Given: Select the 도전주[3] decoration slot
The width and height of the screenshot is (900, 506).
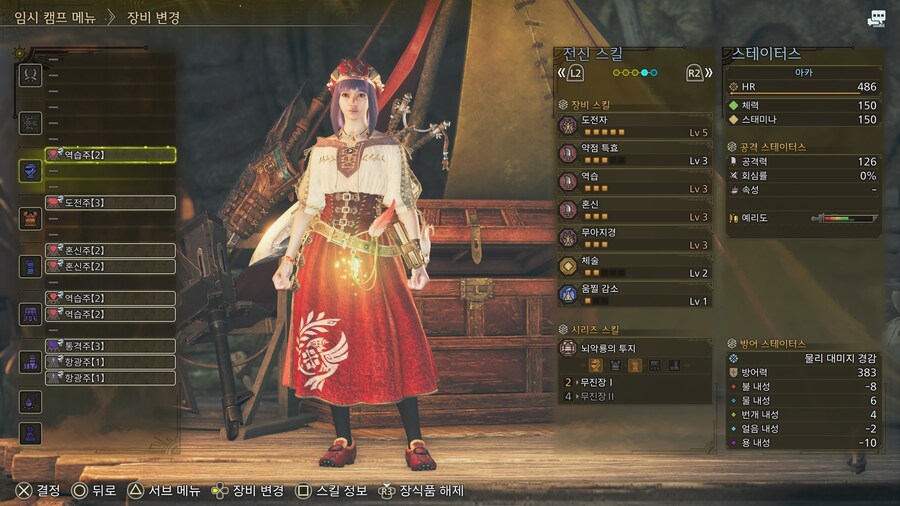Looking at the screenshot, I should [x=110, y=203].
